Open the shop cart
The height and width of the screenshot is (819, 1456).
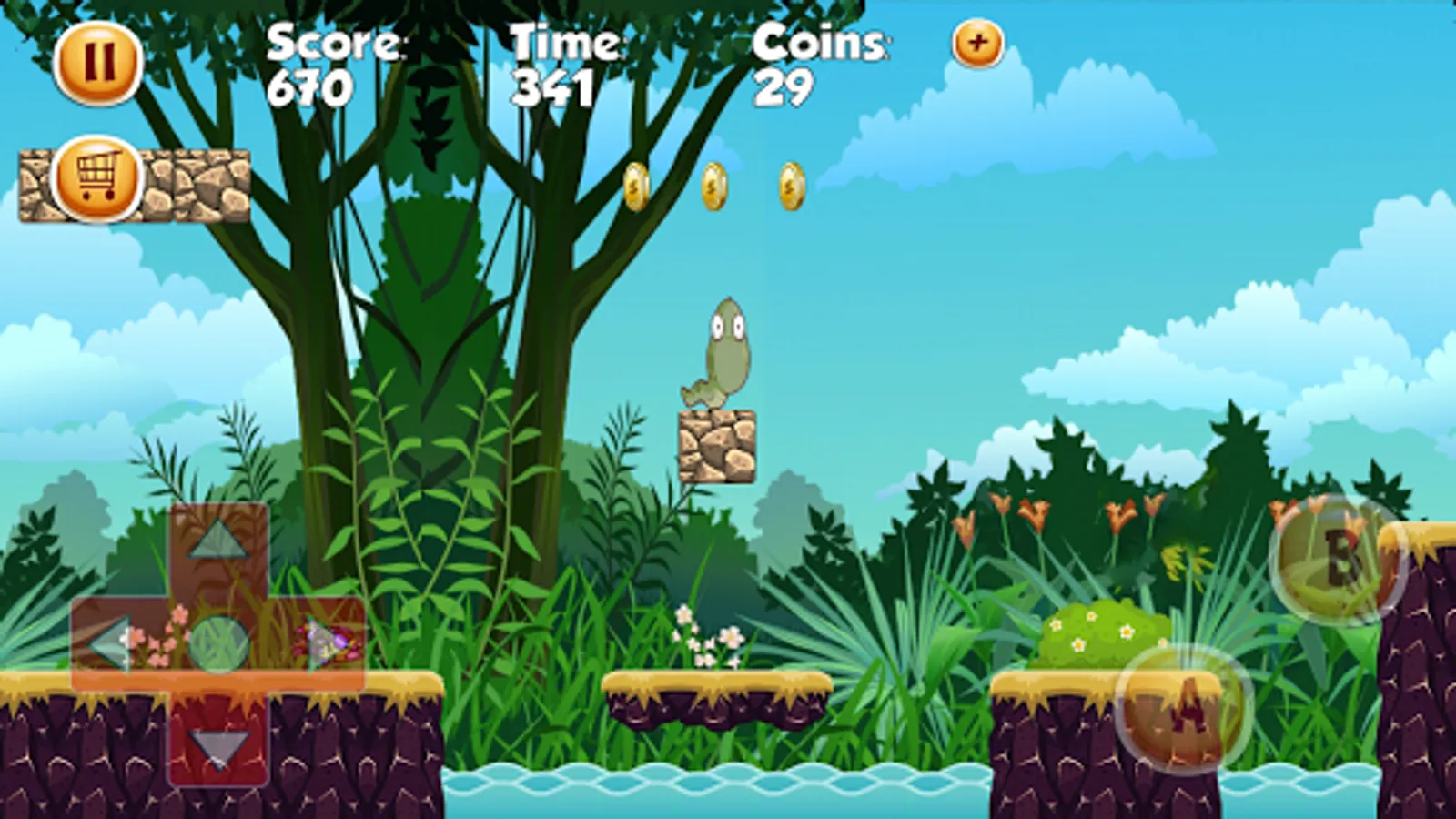coord(96,182)
